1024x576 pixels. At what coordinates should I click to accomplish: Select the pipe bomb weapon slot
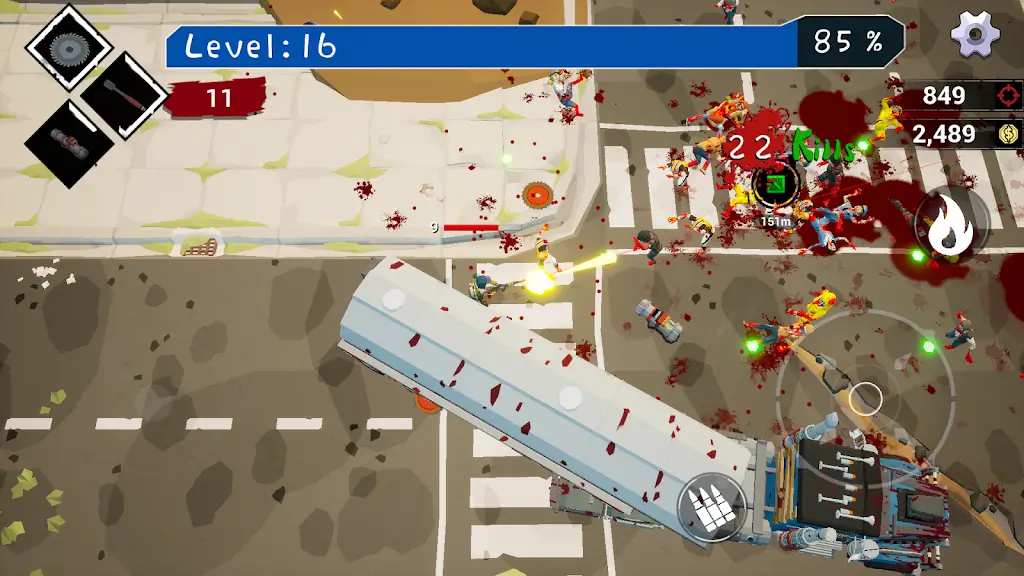pyautogui.click(x=68, y=145)
